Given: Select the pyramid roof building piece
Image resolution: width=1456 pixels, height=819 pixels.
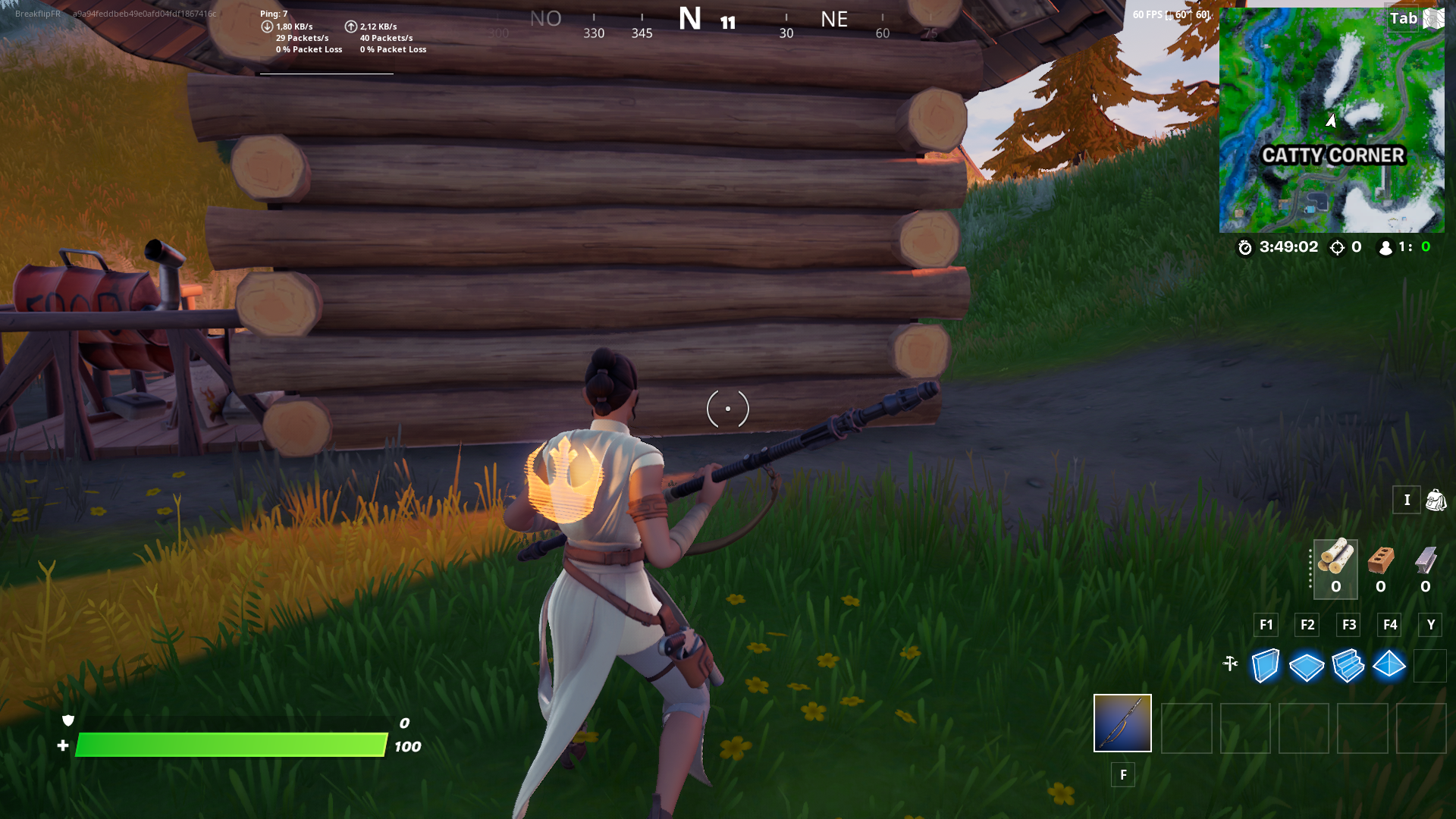Looking at the screenshot, I should pyautogui.click(x=1390, y=667).
